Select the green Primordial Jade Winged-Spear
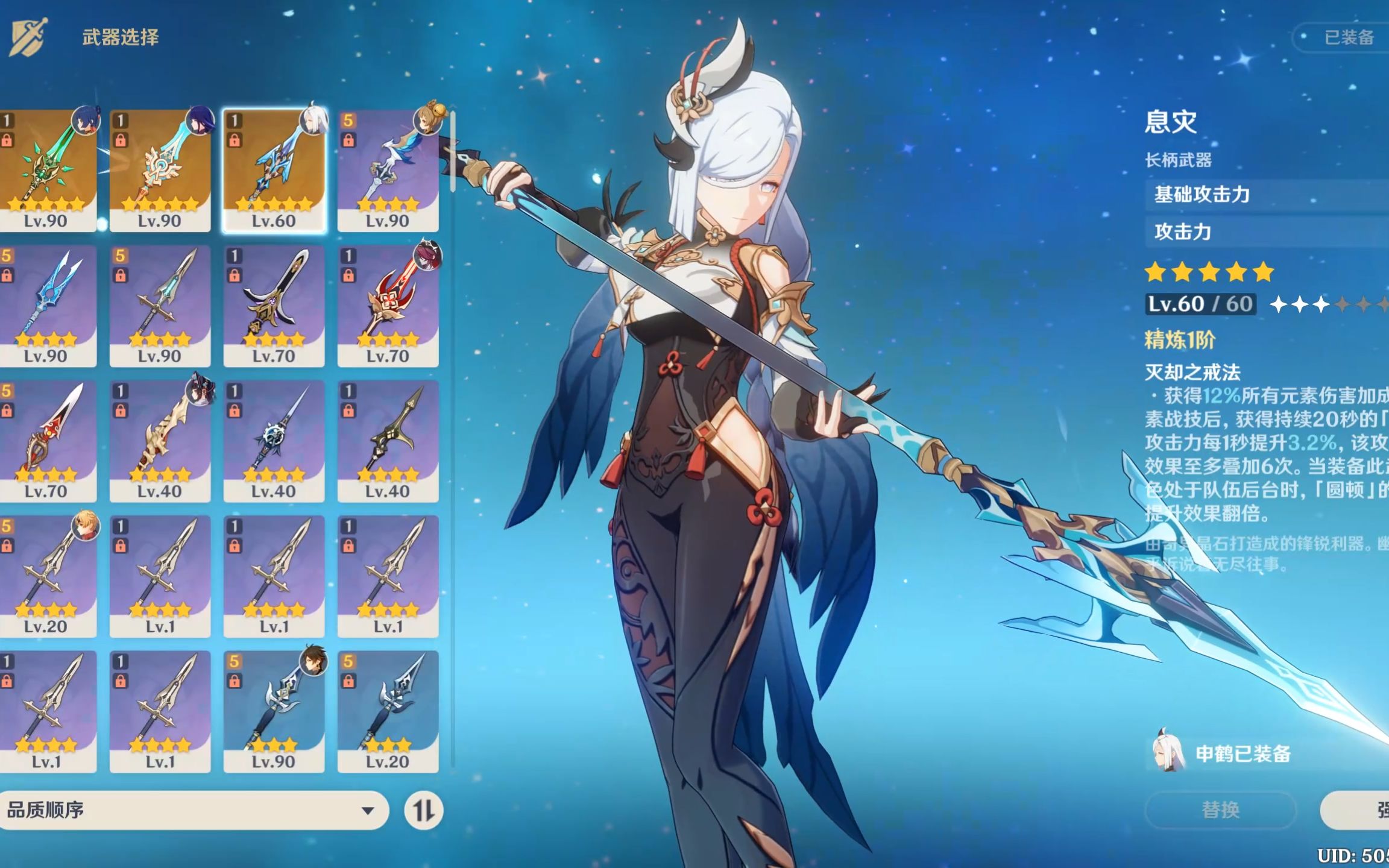The image size is (1389, 868). (47, 170)
